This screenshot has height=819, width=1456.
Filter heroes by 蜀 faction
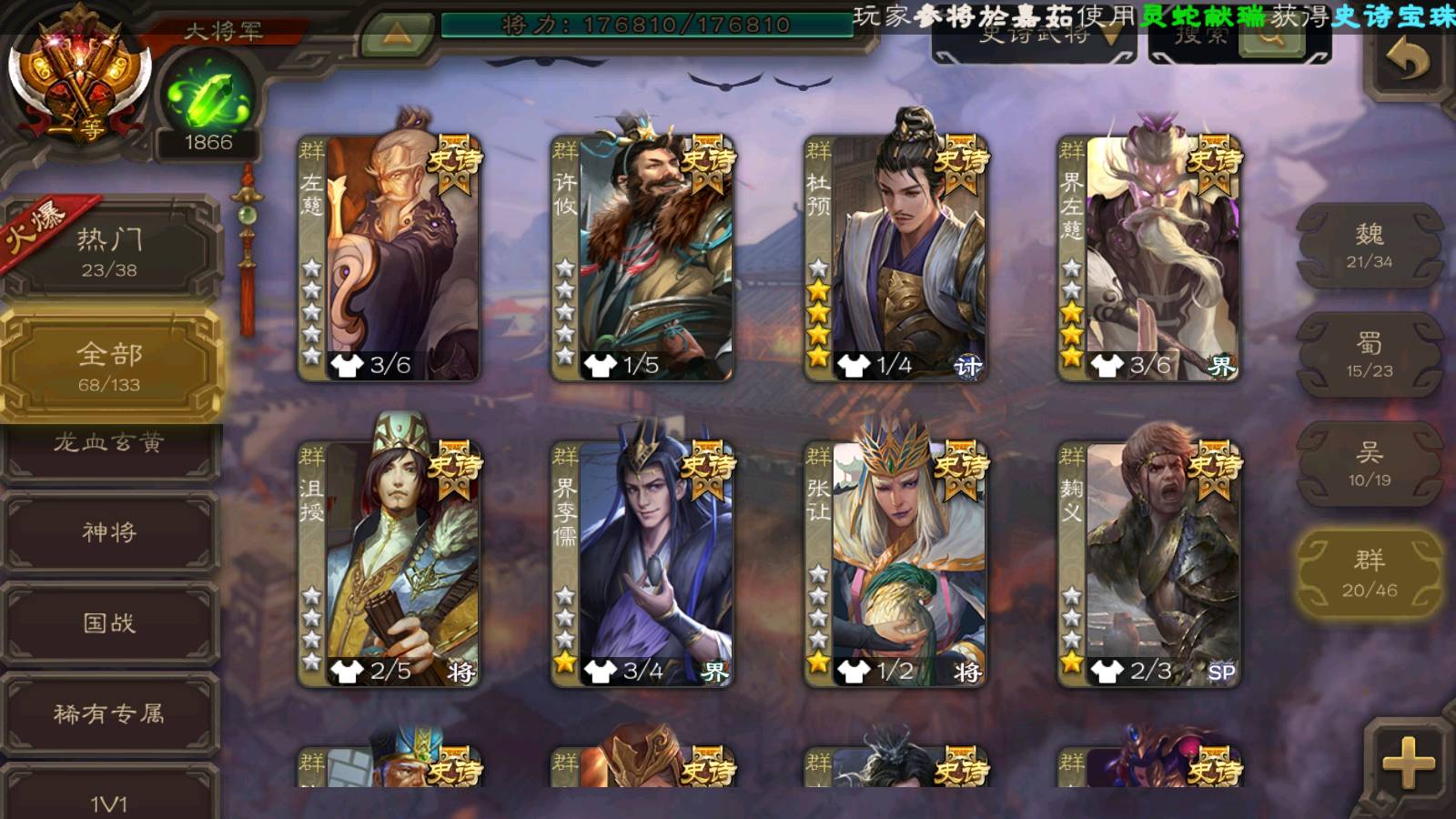(x=1369, y=355)
